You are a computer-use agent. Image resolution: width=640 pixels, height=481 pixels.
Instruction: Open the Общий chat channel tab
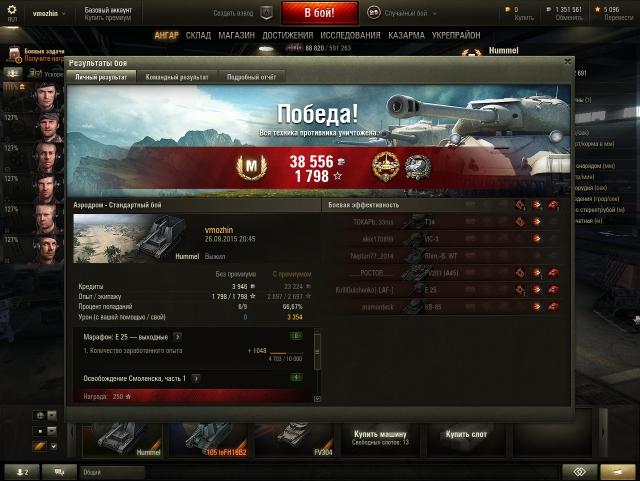point(92,471)
